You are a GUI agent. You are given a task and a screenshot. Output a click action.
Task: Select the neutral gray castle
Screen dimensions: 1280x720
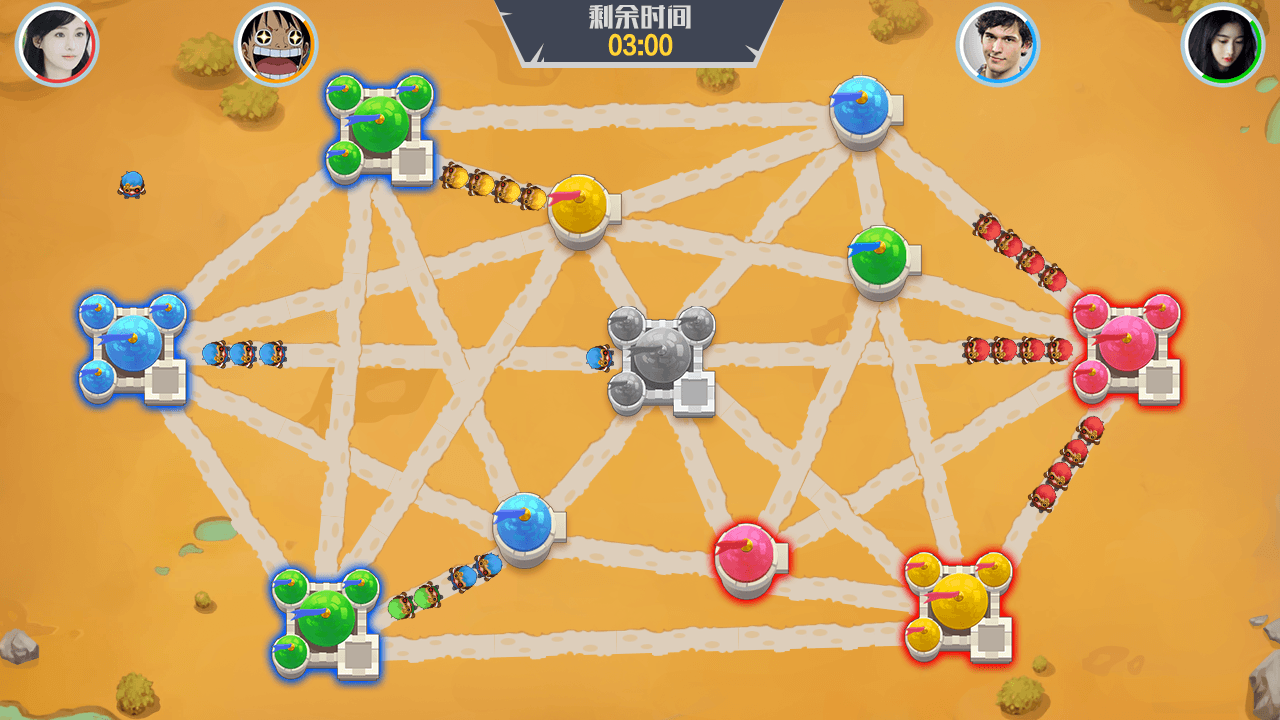(x=661, y=359)
